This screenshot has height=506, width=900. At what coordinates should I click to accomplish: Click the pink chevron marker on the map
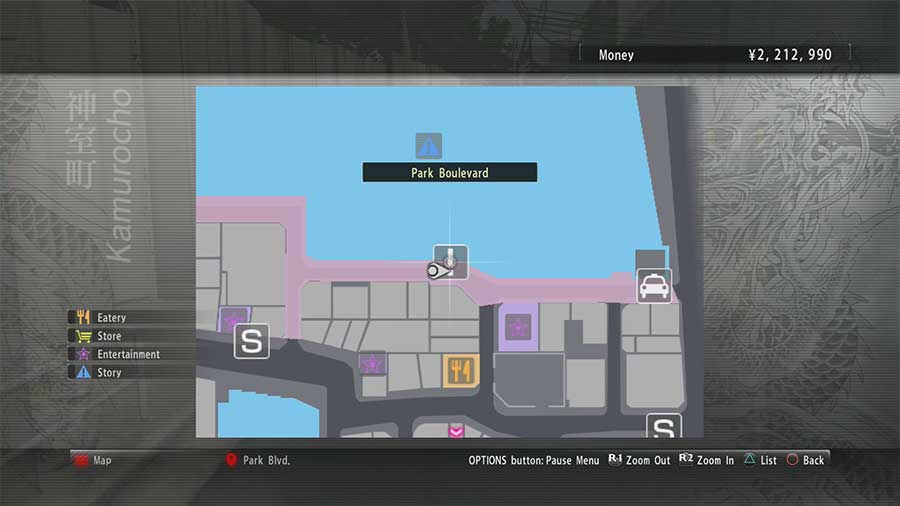click(456, 431)
